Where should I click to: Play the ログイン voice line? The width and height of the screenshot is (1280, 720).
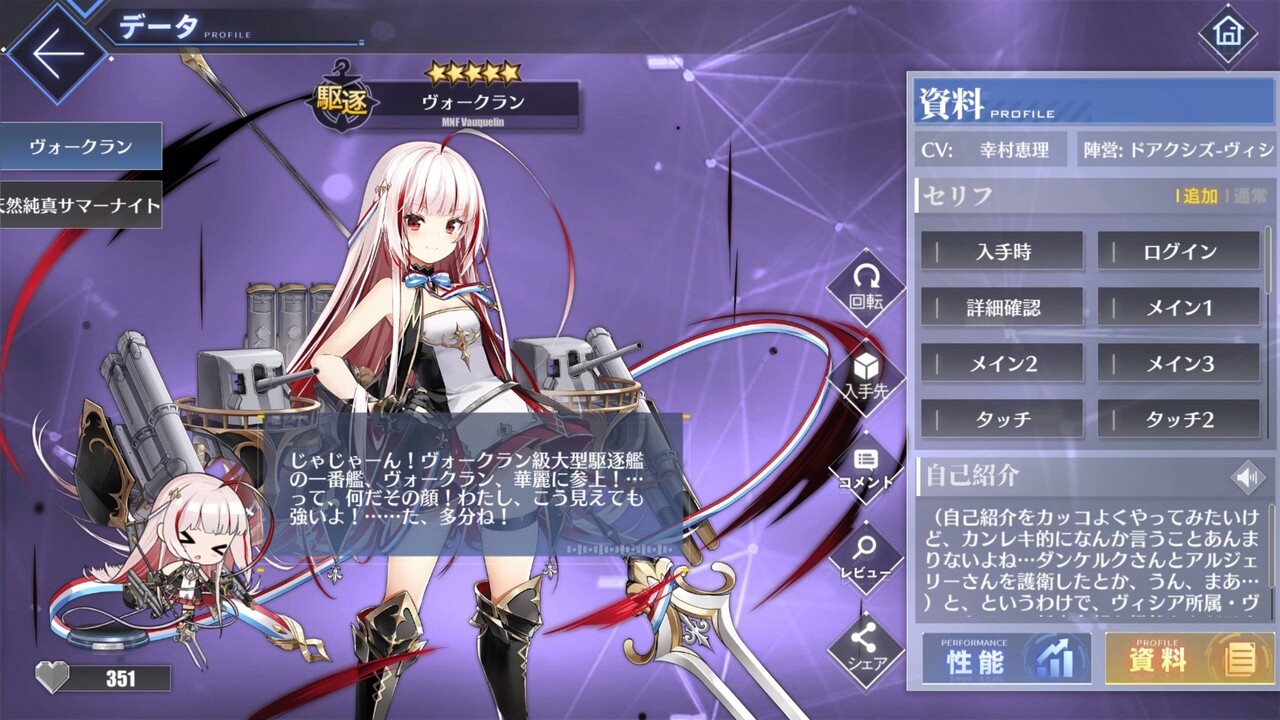[1177, 251]
